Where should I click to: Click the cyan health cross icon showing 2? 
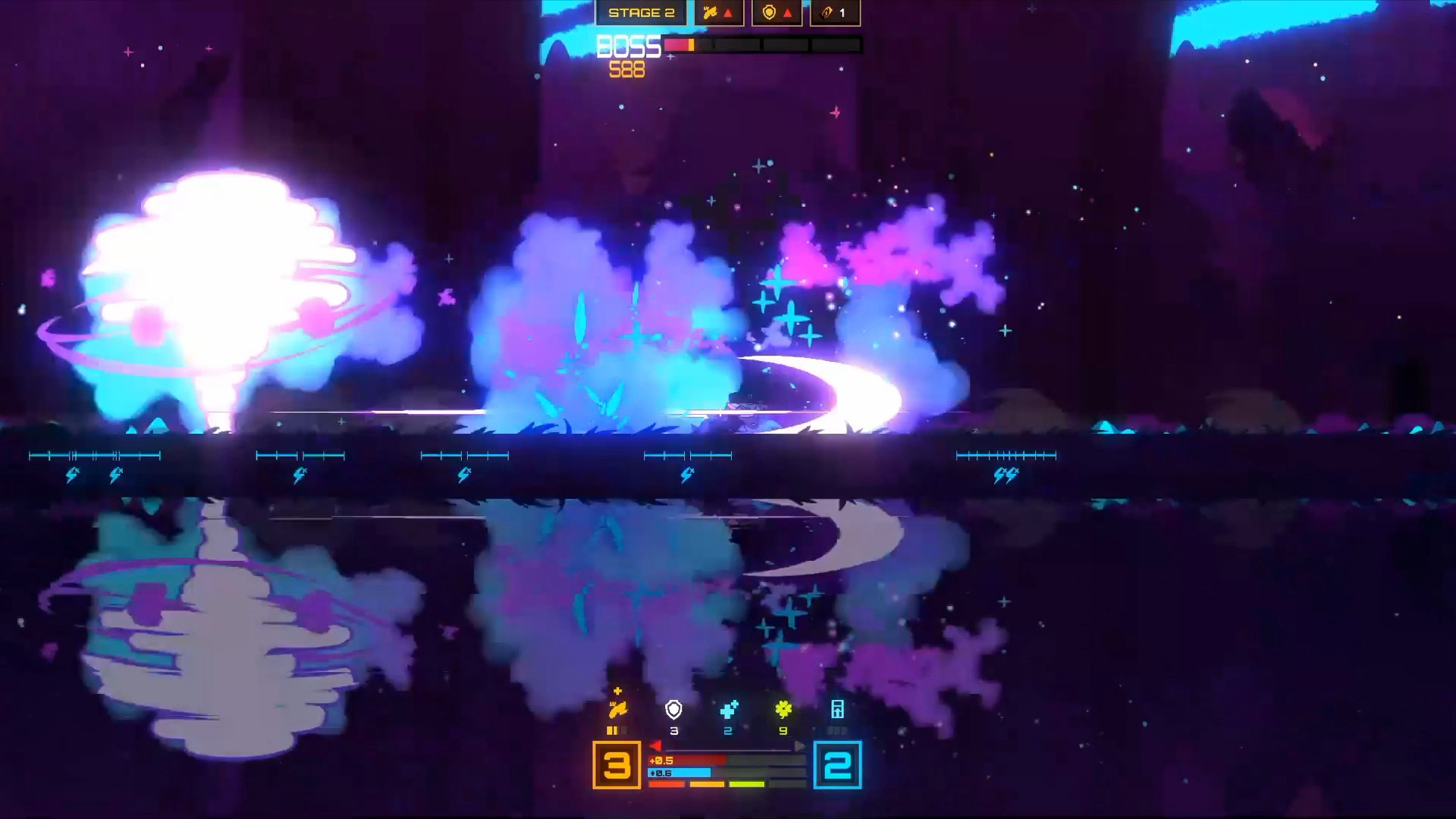[x=728, y=710]
